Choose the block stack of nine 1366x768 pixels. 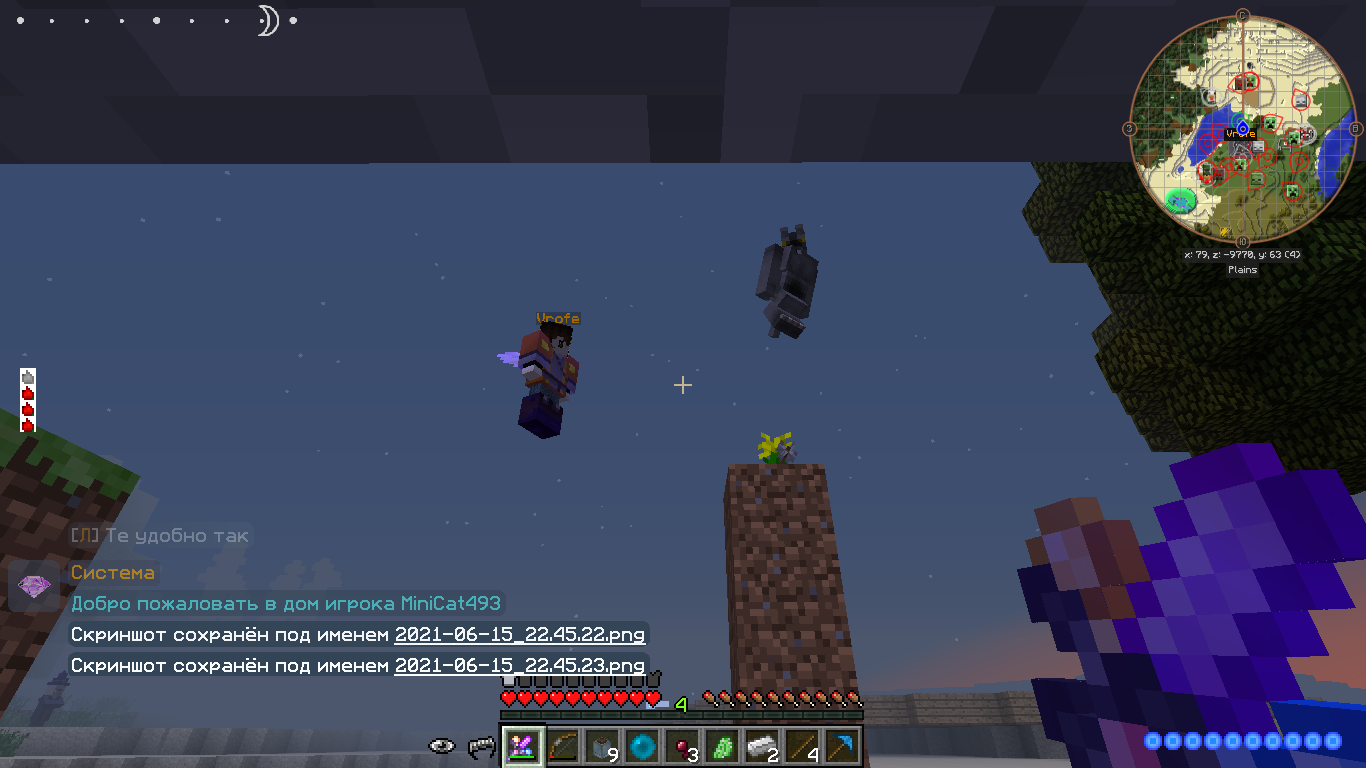click(602, 746)
